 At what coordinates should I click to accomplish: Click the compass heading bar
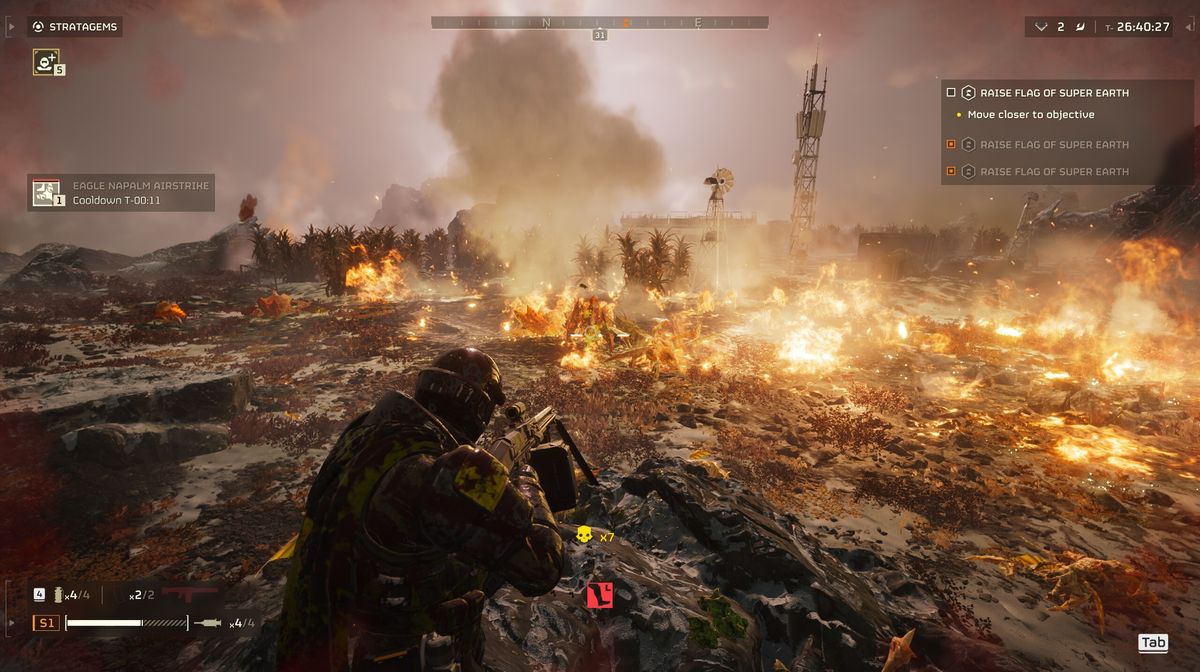point(599,22)
